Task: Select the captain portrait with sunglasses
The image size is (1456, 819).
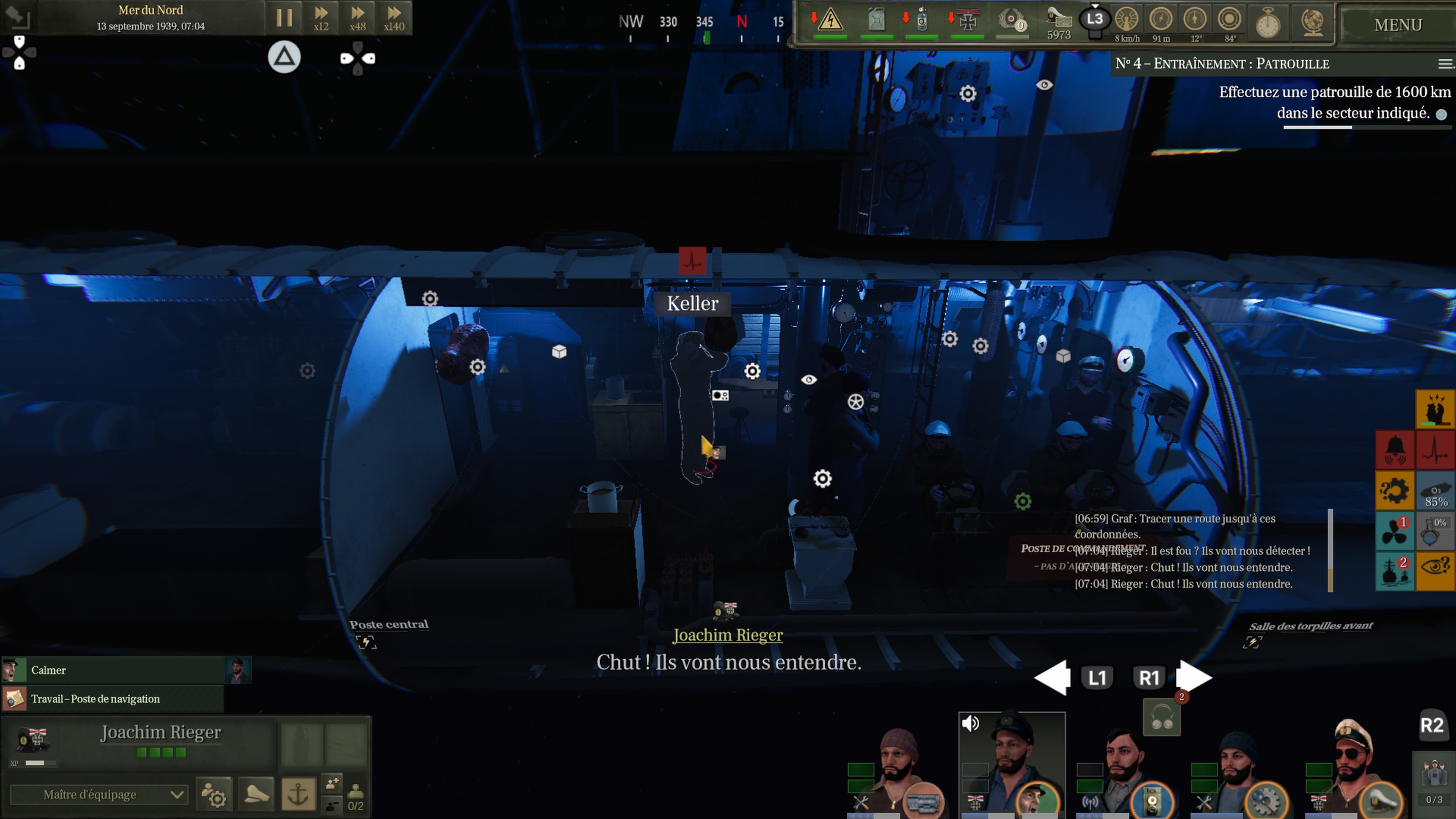Action: pyautogui.click(x=1354, y=769)
